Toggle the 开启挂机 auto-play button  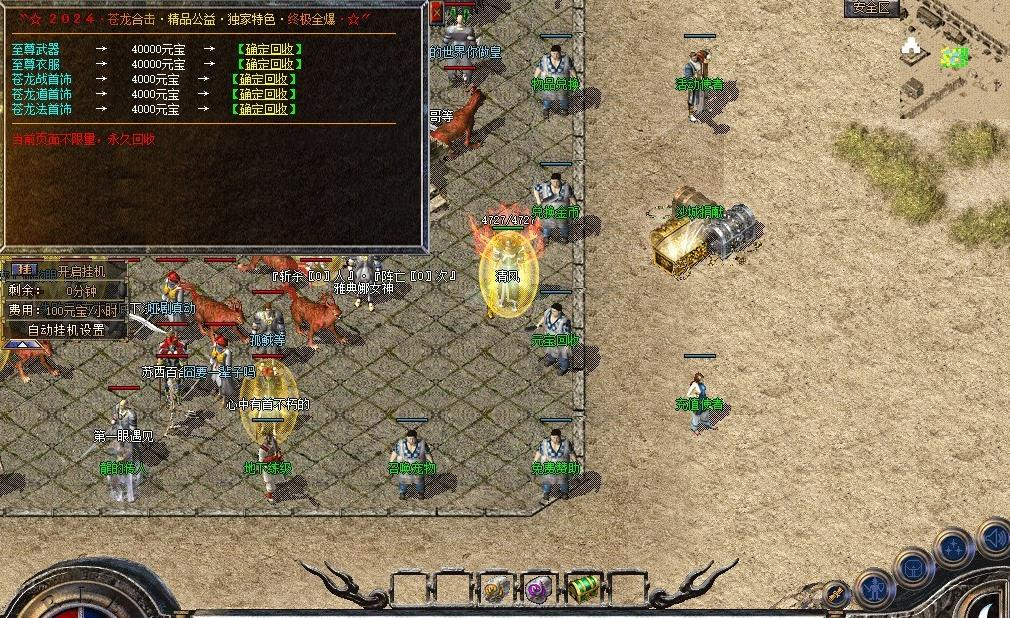(x=77, y=271)
